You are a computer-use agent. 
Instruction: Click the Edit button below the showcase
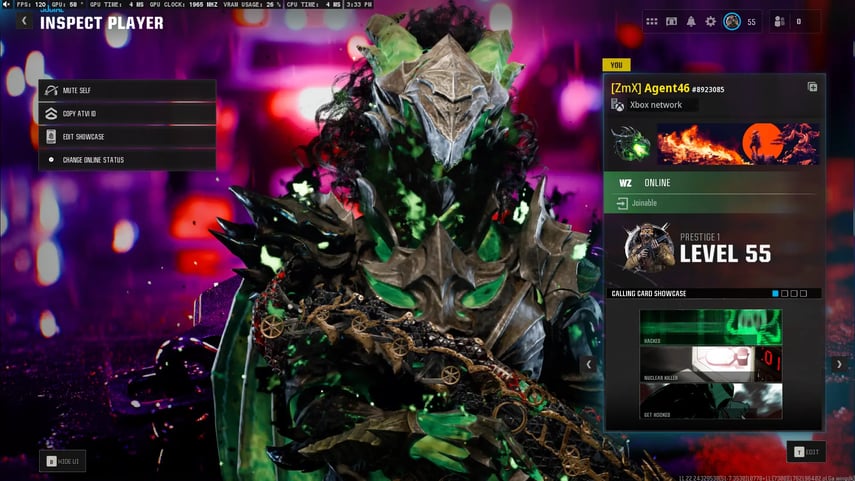(x=806, y=452)
